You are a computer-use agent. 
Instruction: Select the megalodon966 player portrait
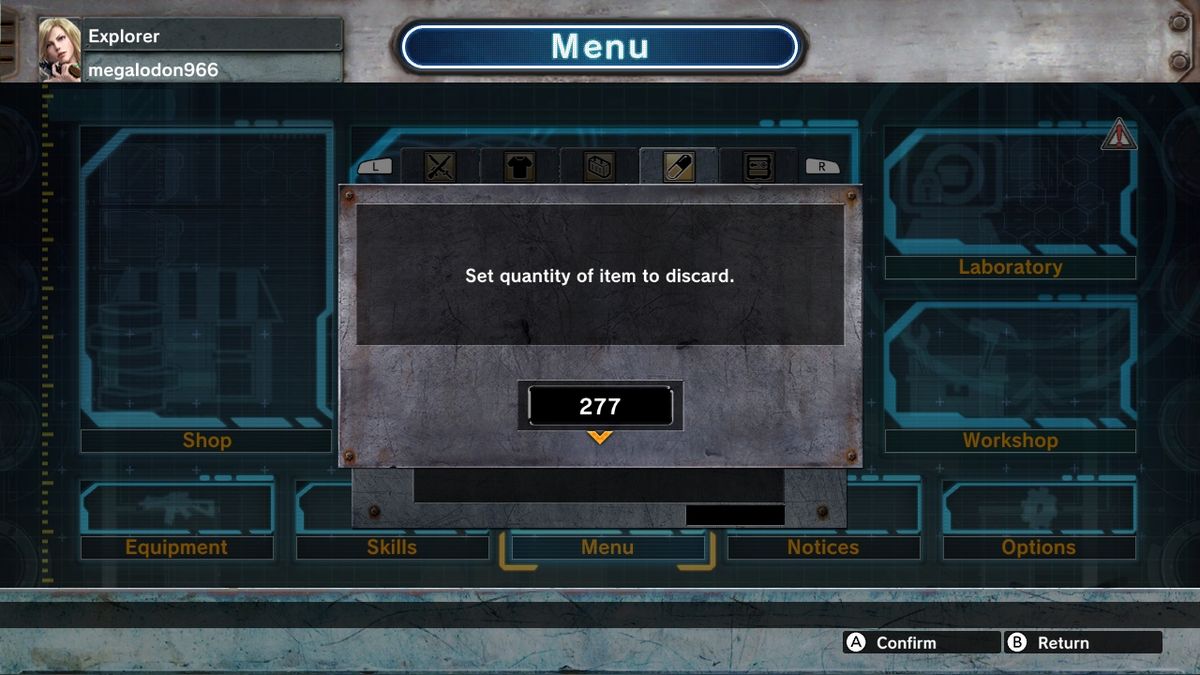pyautogui.click(x=59, y=49)
